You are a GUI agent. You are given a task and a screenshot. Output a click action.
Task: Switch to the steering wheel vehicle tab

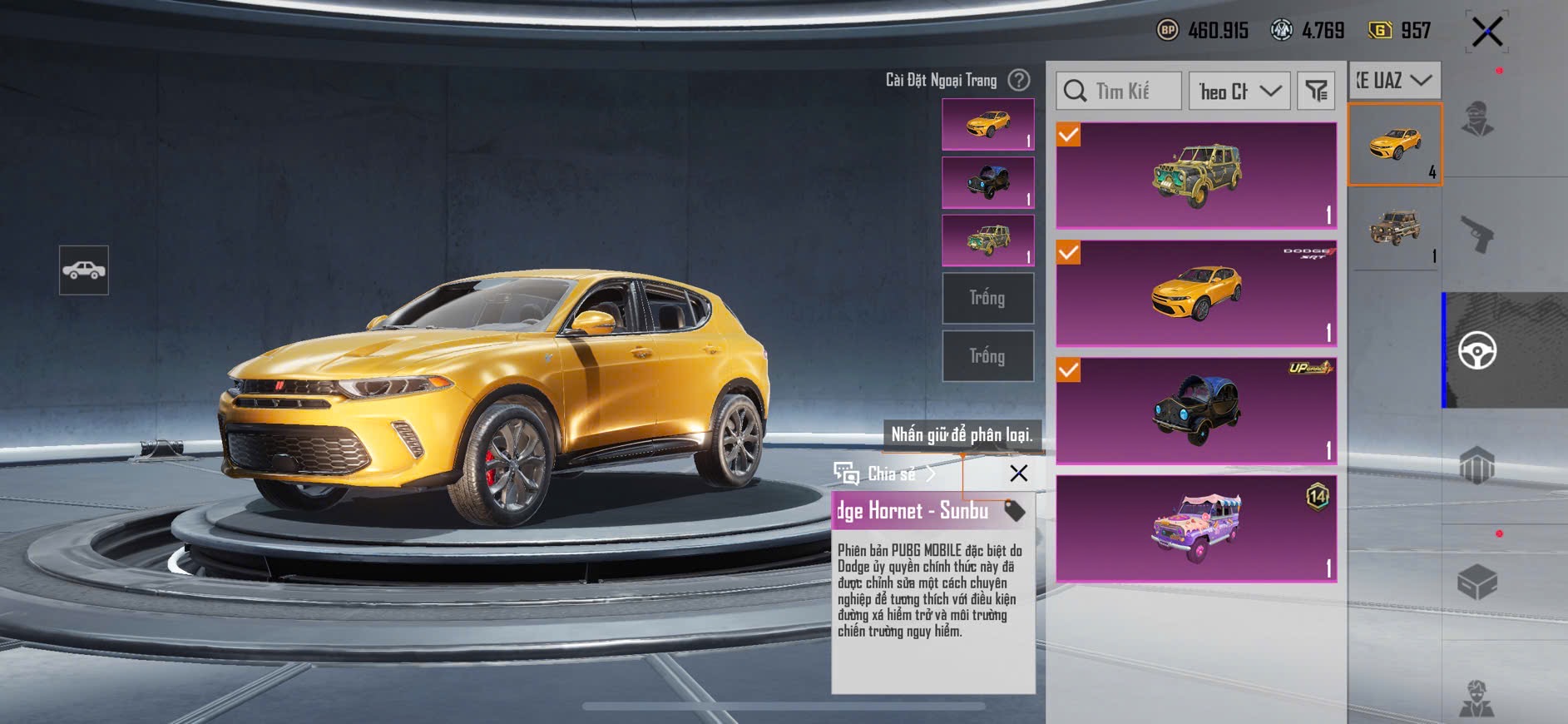pyautogui.click(x=1477, y=351)
